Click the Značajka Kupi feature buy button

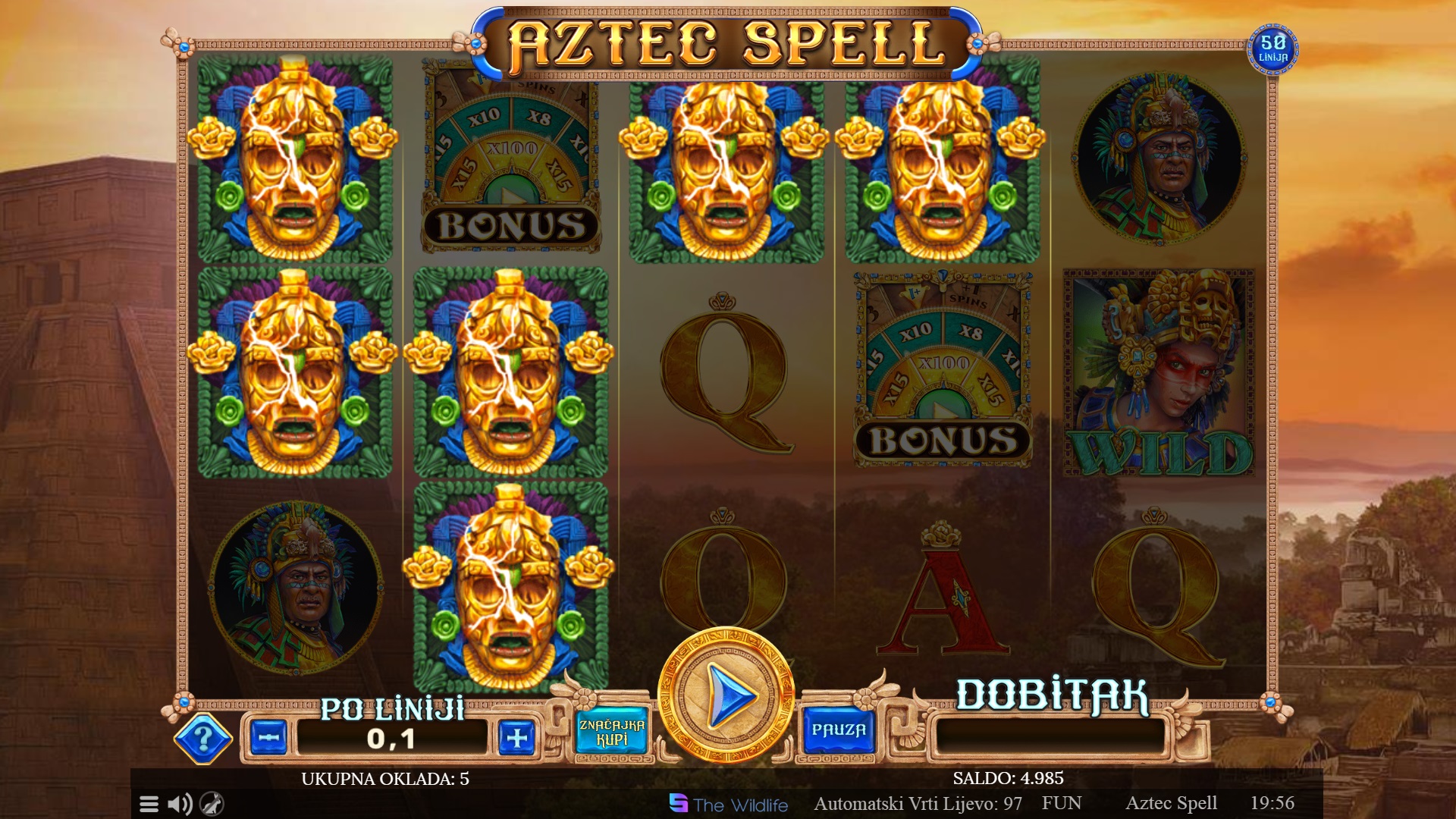tap(611, 732)
